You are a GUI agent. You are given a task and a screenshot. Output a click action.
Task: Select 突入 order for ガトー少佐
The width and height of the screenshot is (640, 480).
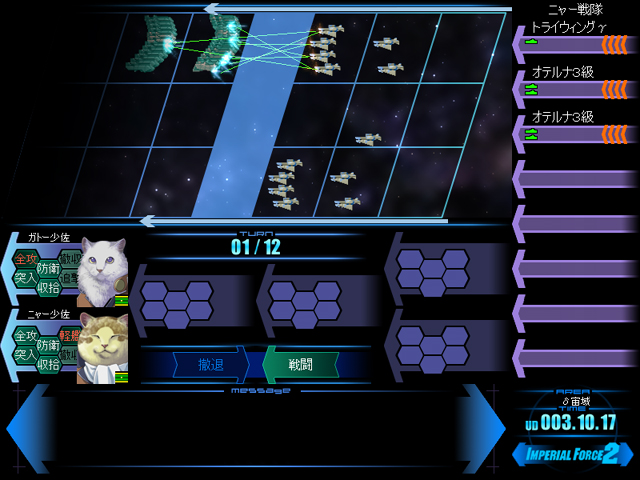coord(26,277)
